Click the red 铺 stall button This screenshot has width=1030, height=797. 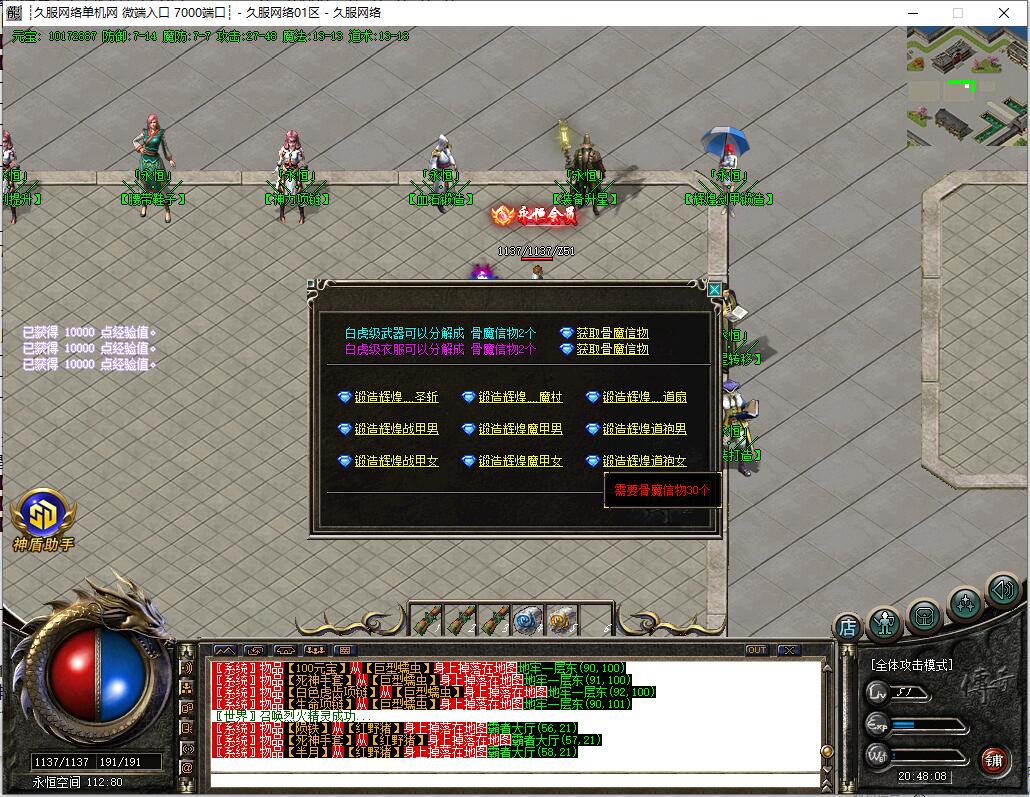(x=994, y=760)
